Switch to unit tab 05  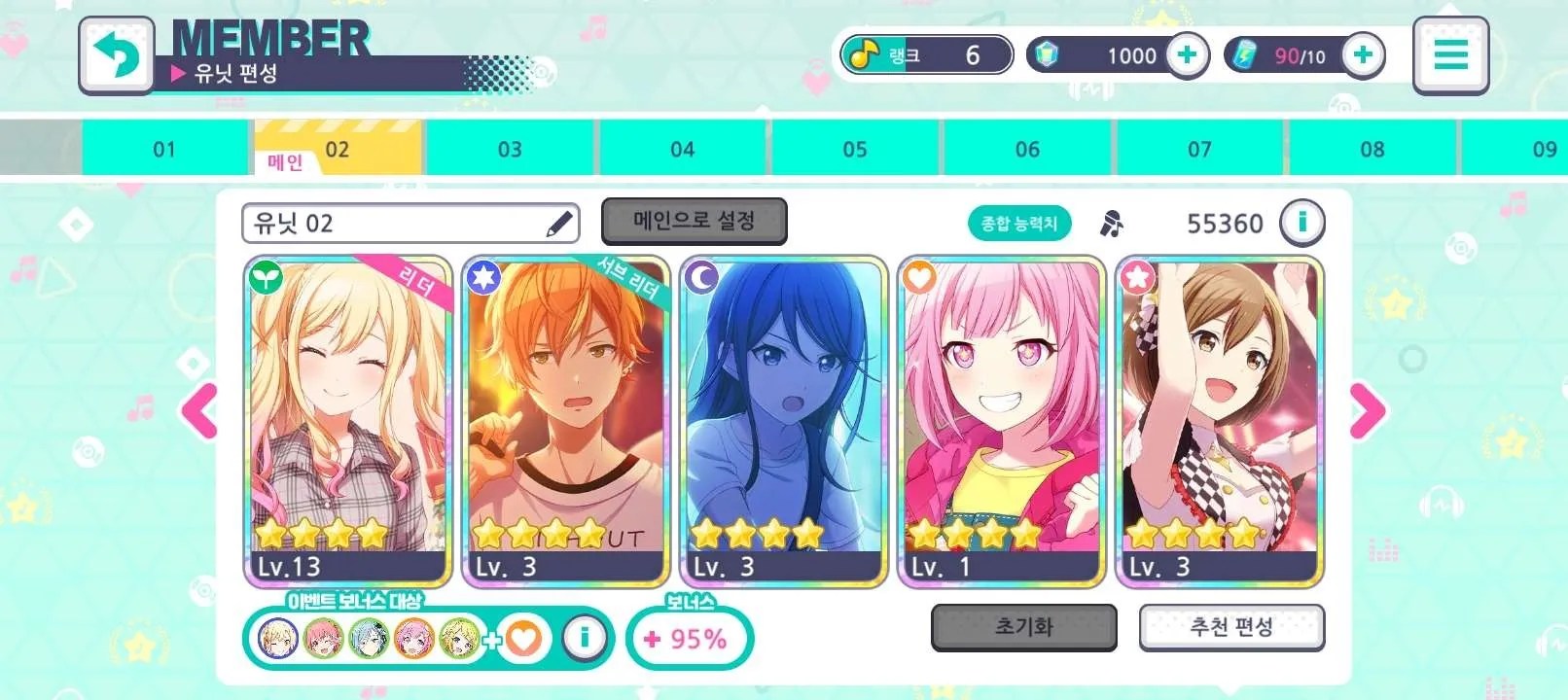pyautogui.click(x=855, y=149)
